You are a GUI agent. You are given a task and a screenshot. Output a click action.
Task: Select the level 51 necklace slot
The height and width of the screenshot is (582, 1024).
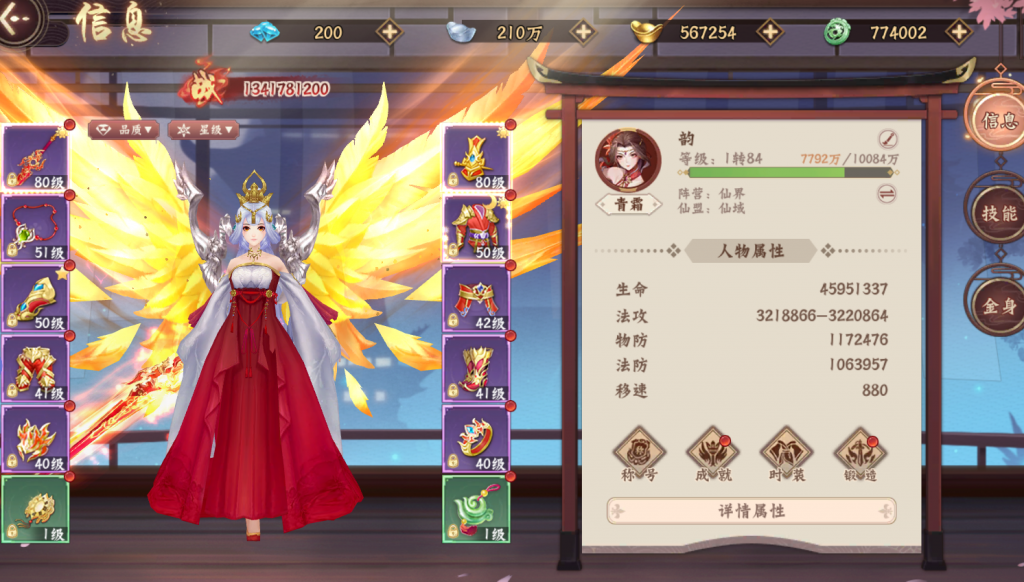click(x=36, y=226)
